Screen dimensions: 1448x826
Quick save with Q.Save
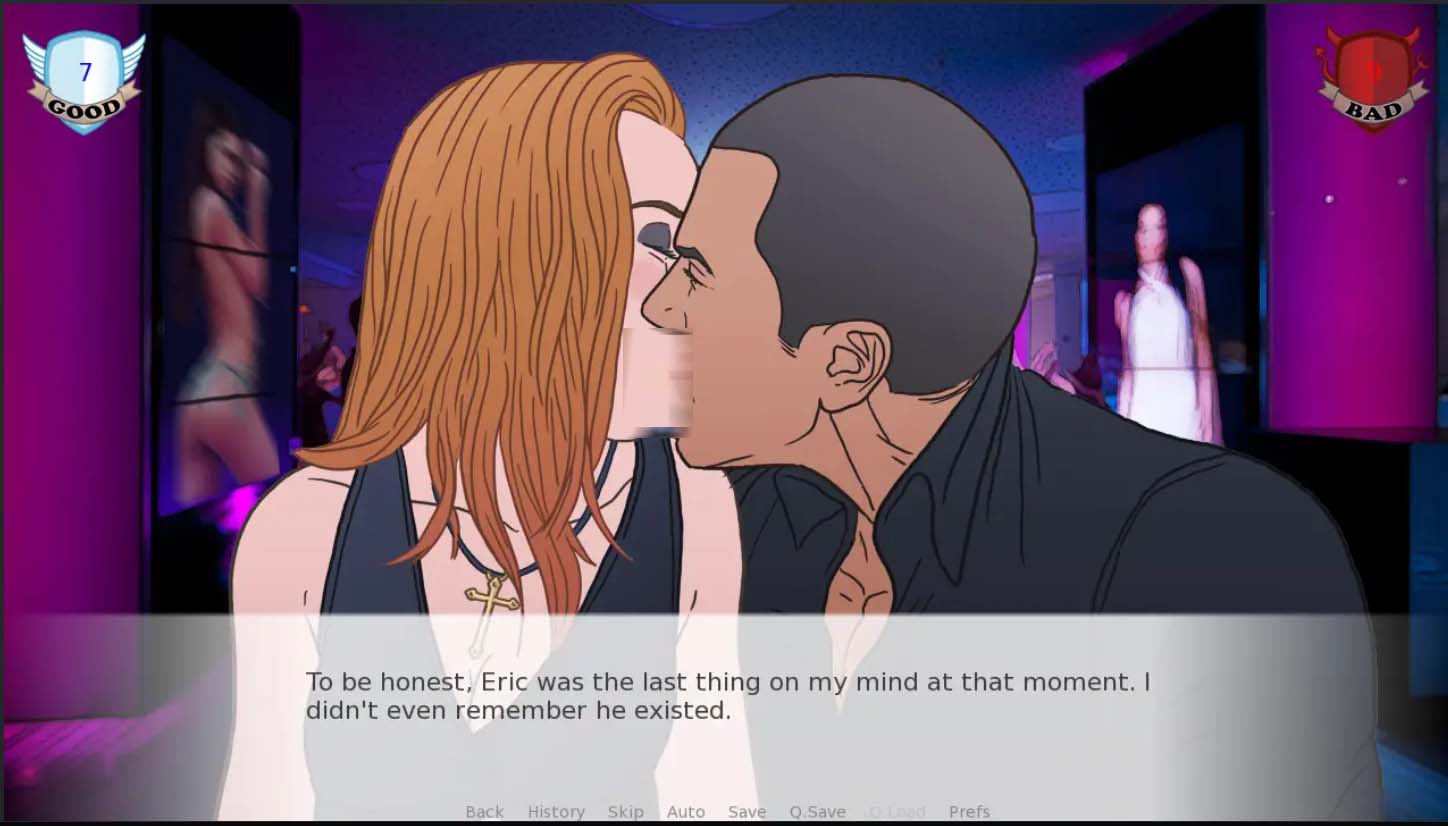click(x=817, y=812)
